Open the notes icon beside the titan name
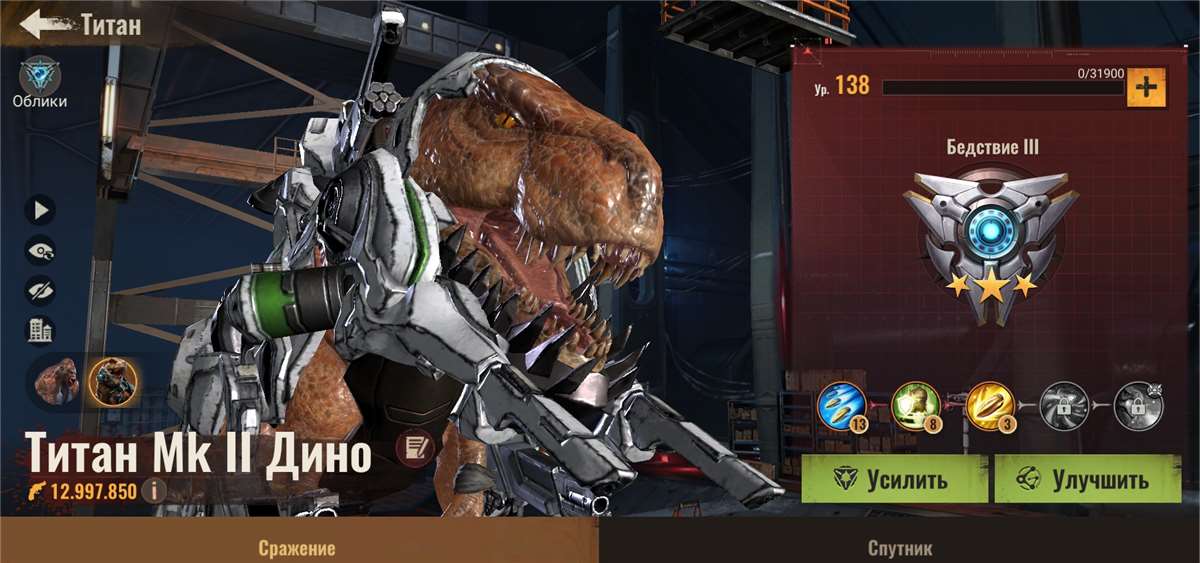The width and height of the screenshot is (1200, 563). pos(413,451)
